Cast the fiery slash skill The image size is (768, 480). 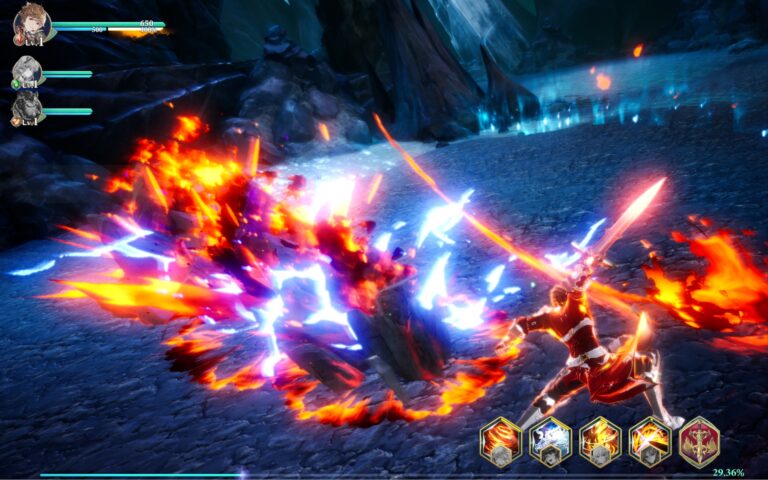click(x=650, y=438)
